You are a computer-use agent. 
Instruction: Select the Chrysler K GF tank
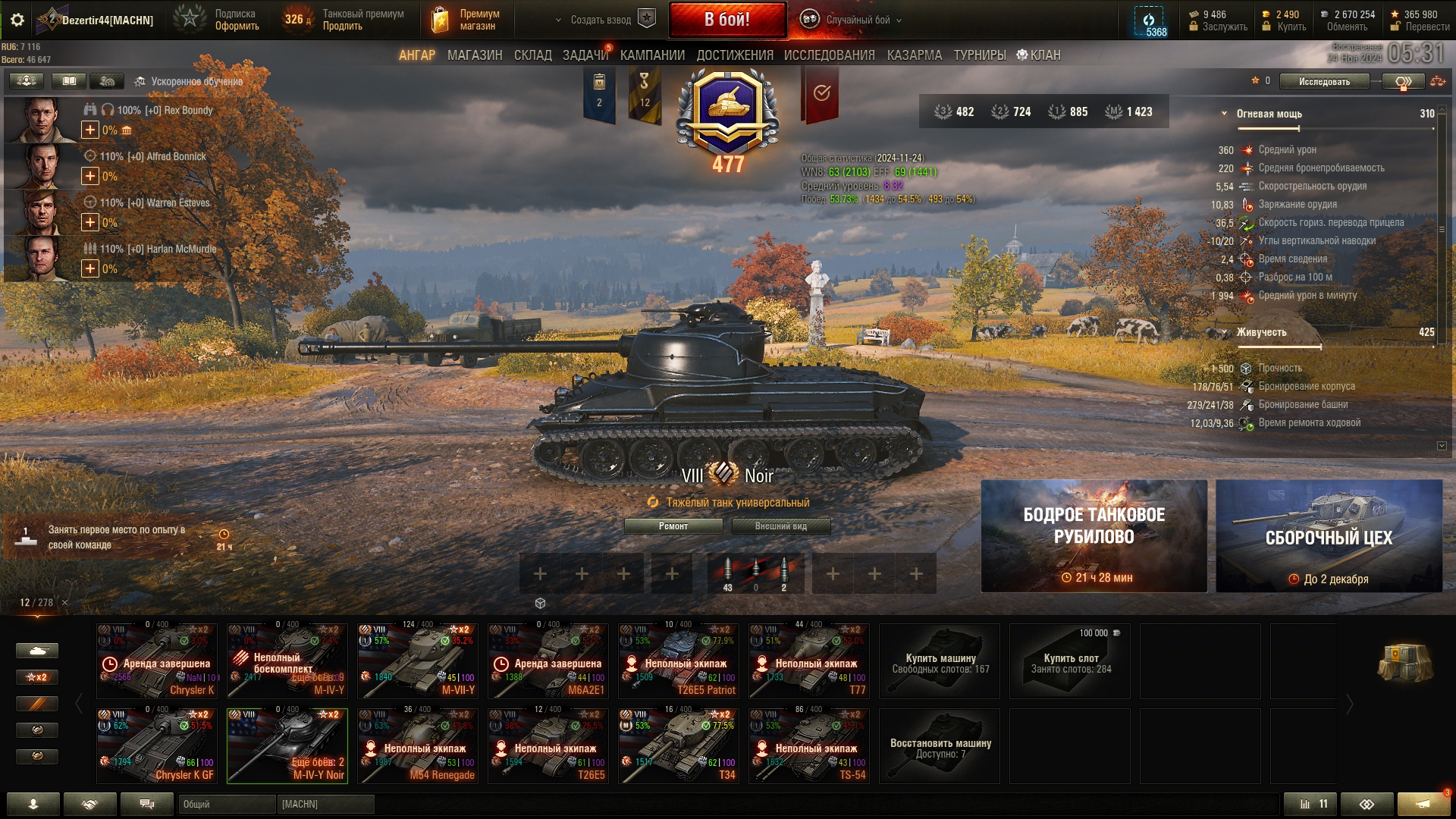[x=157, y=746]
